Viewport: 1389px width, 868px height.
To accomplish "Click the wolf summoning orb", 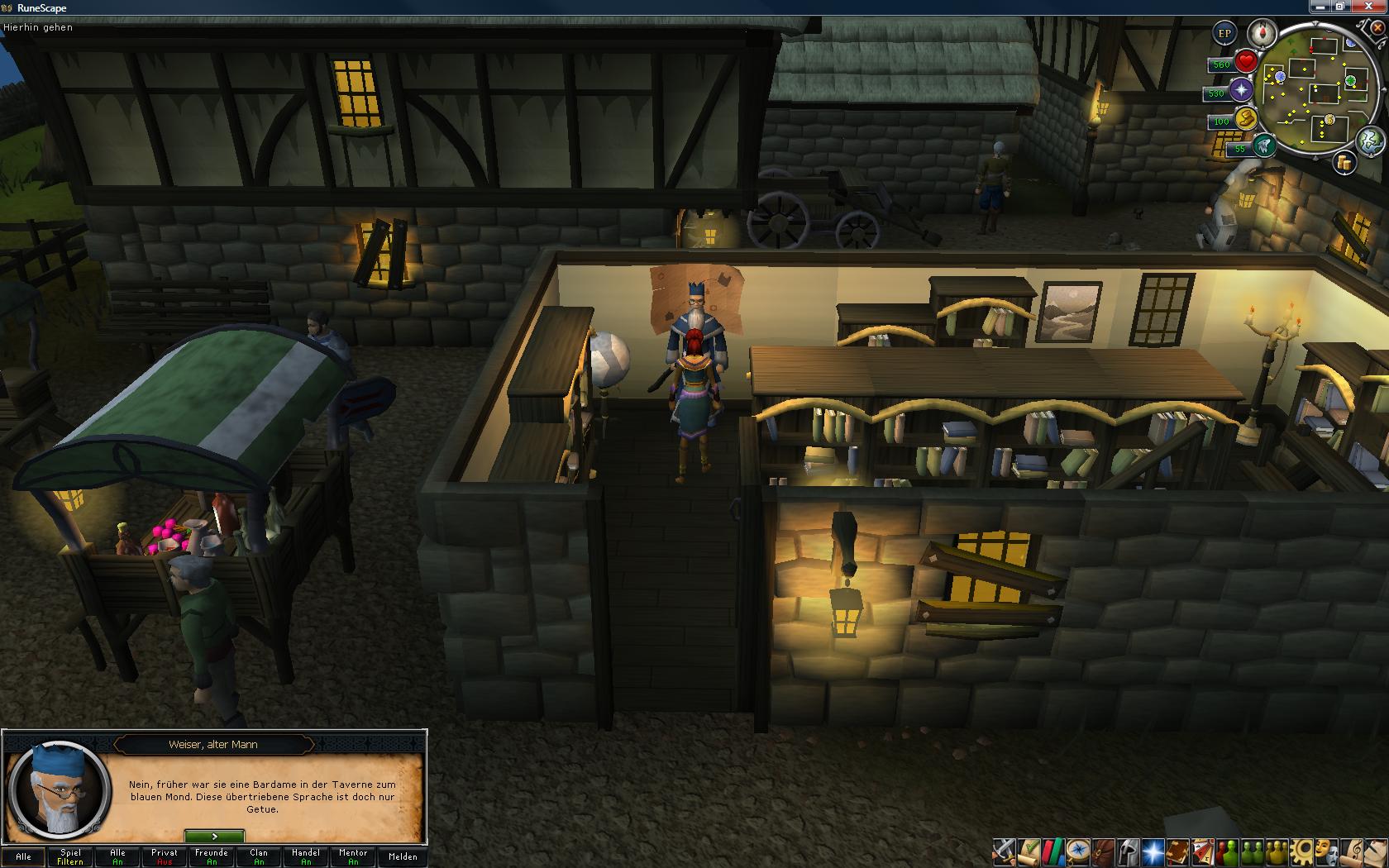I will click(1264, 146).
